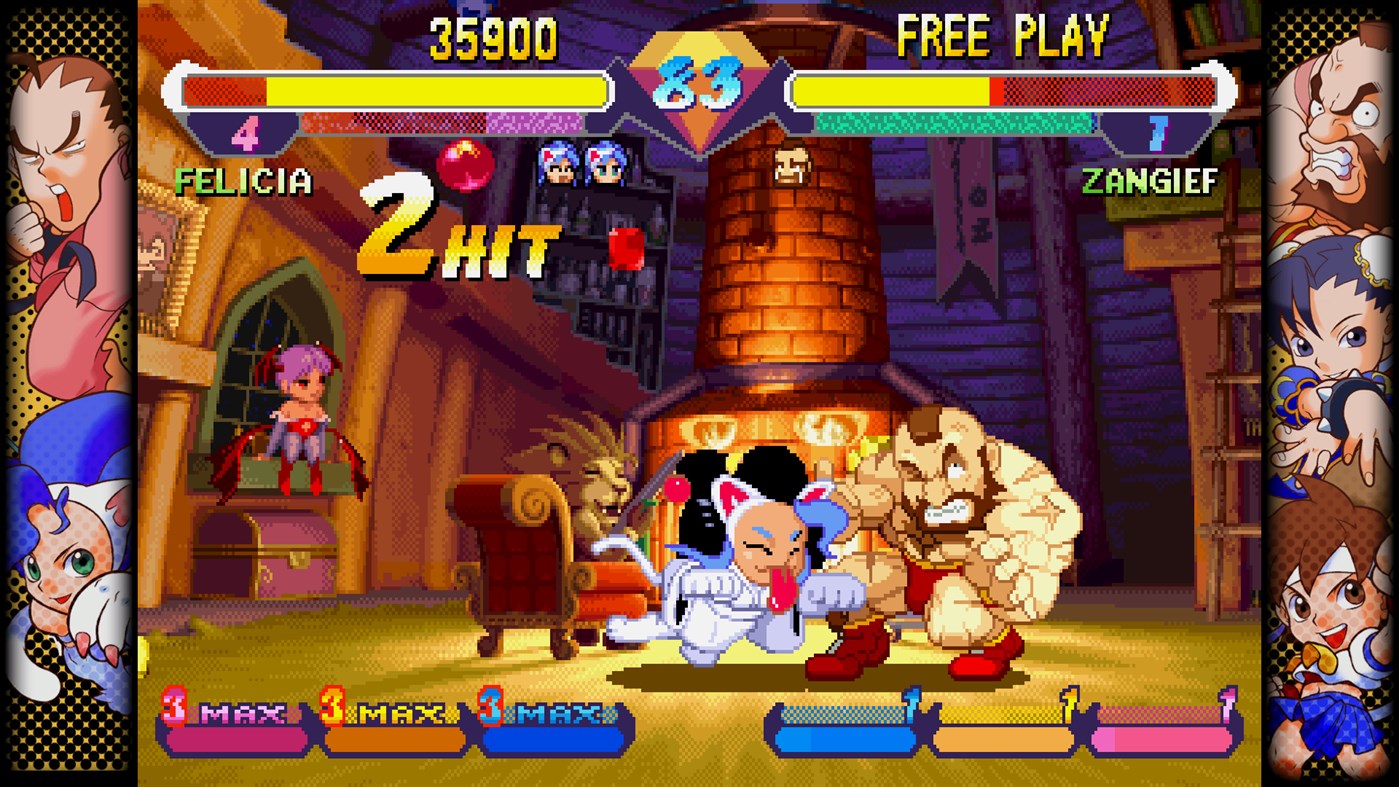1399x787 pixels.
Task: Select the ZANGIEF name label
Action: coord(1151,183)
